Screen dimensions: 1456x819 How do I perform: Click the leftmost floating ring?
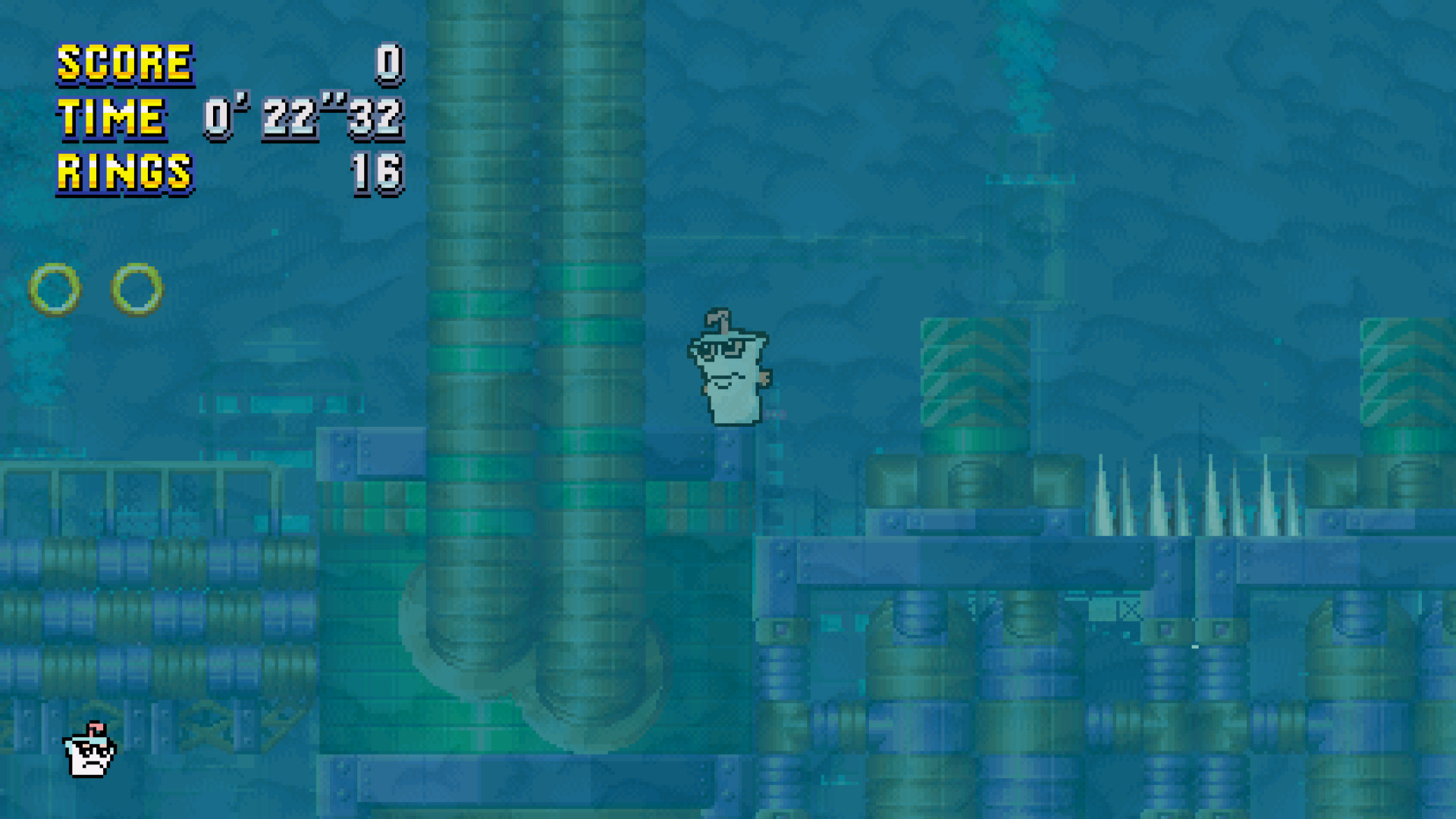point(55,289)
